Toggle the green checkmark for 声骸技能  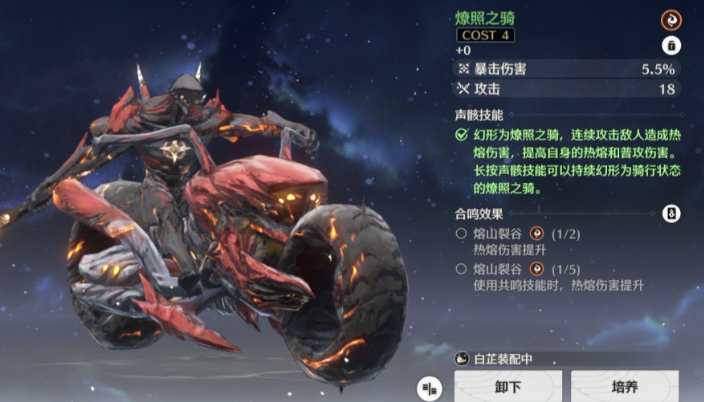click(x=461, y=133)
